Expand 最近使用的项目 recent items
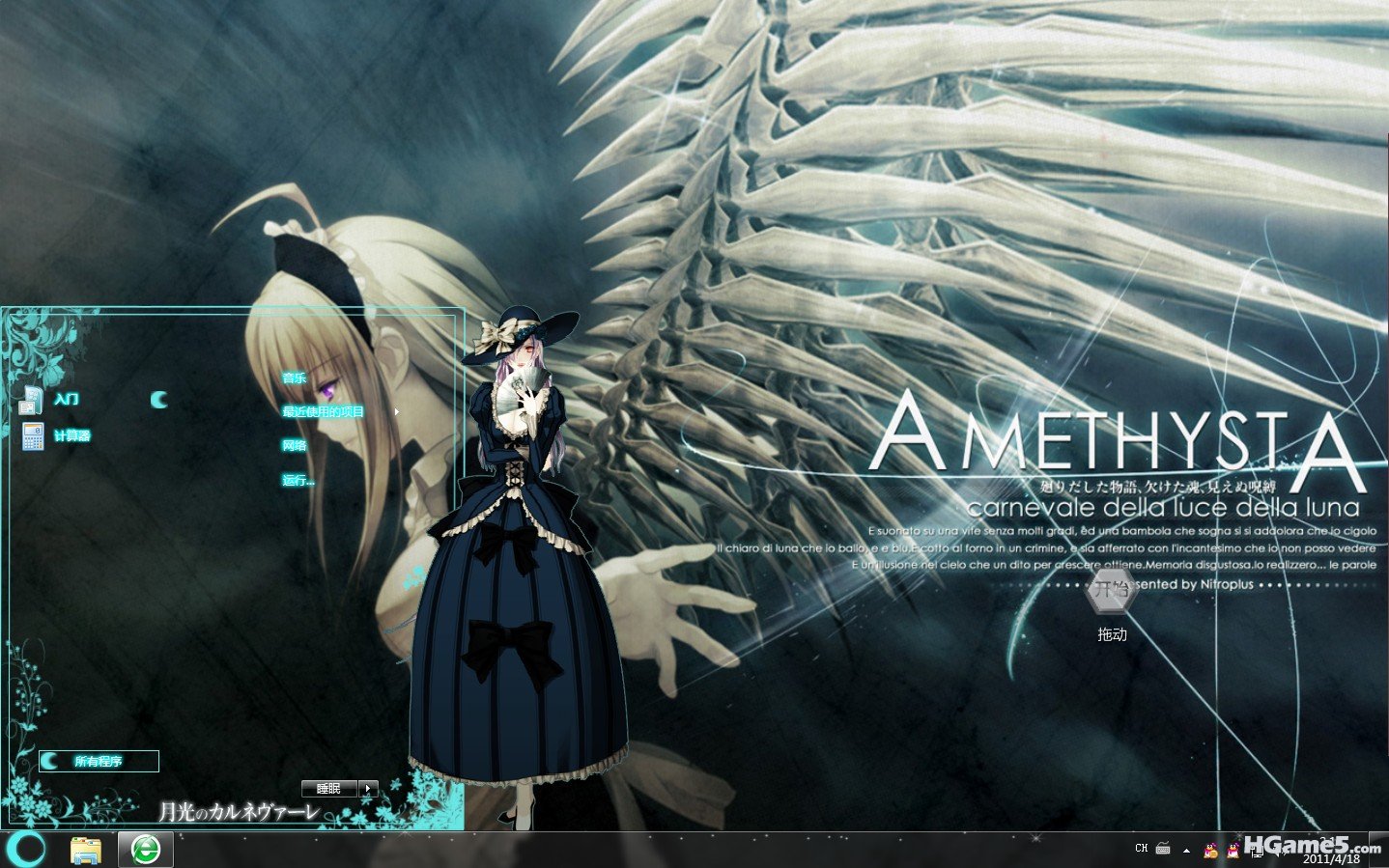Image resolution: width=1389 pixels, height=868 pixels. [x=324, y=411]
